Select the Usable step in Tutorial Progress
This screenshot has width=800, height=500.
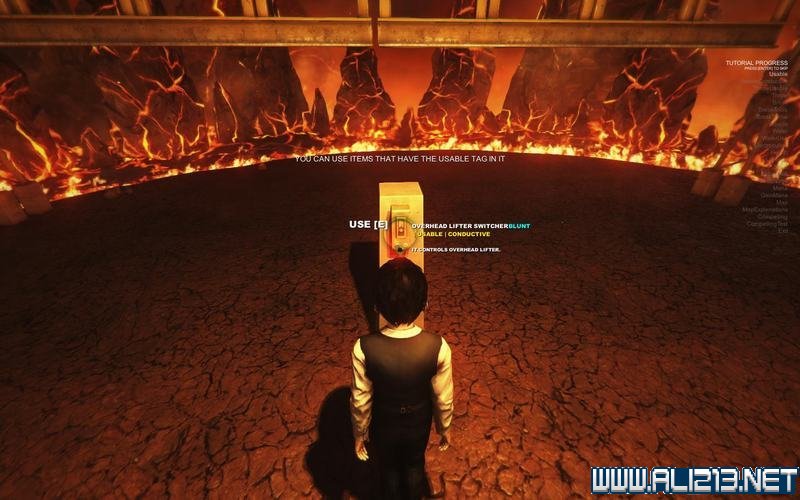(777, 73)
